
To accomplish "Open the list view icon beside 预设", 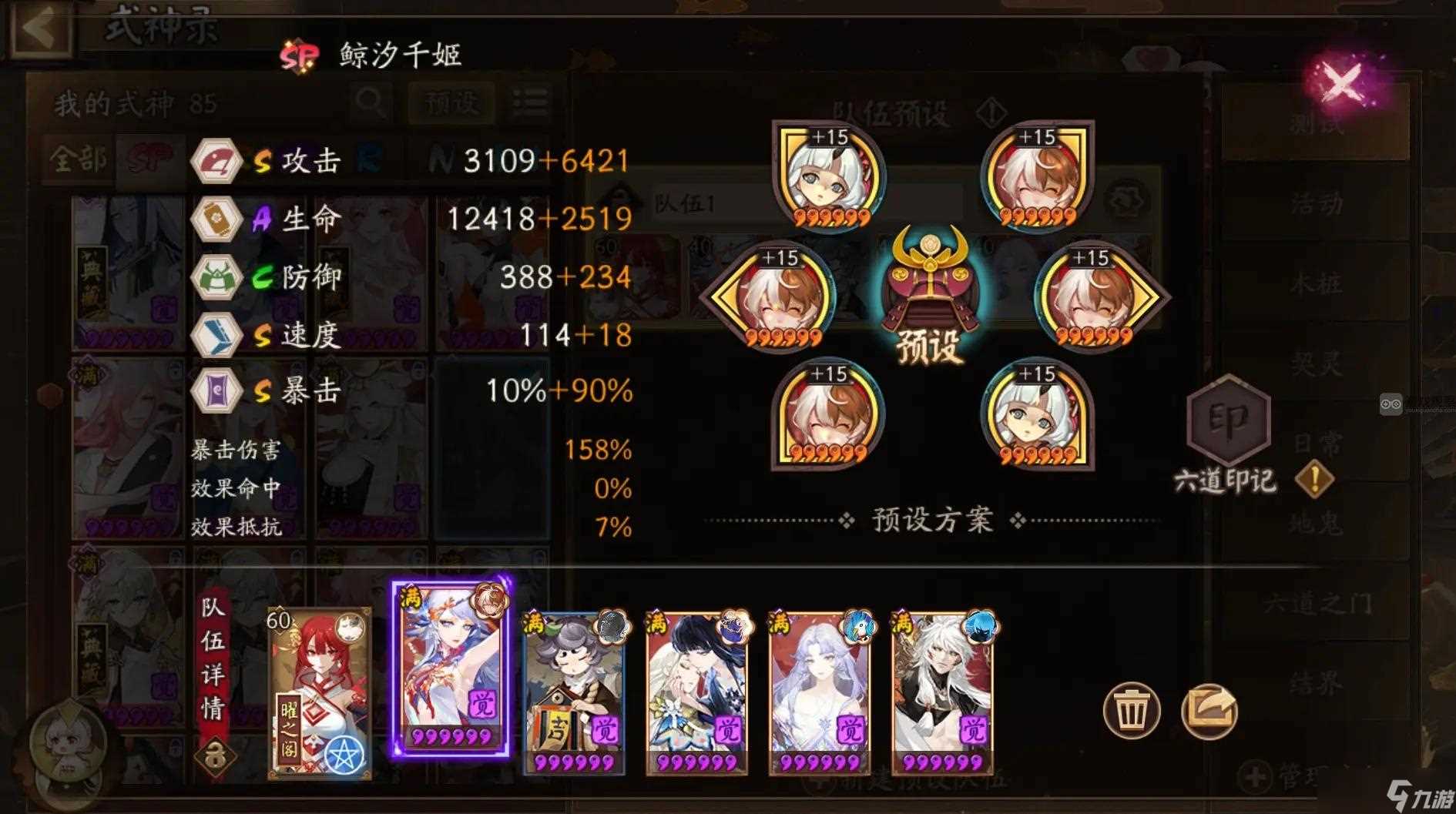I will 530,102.
